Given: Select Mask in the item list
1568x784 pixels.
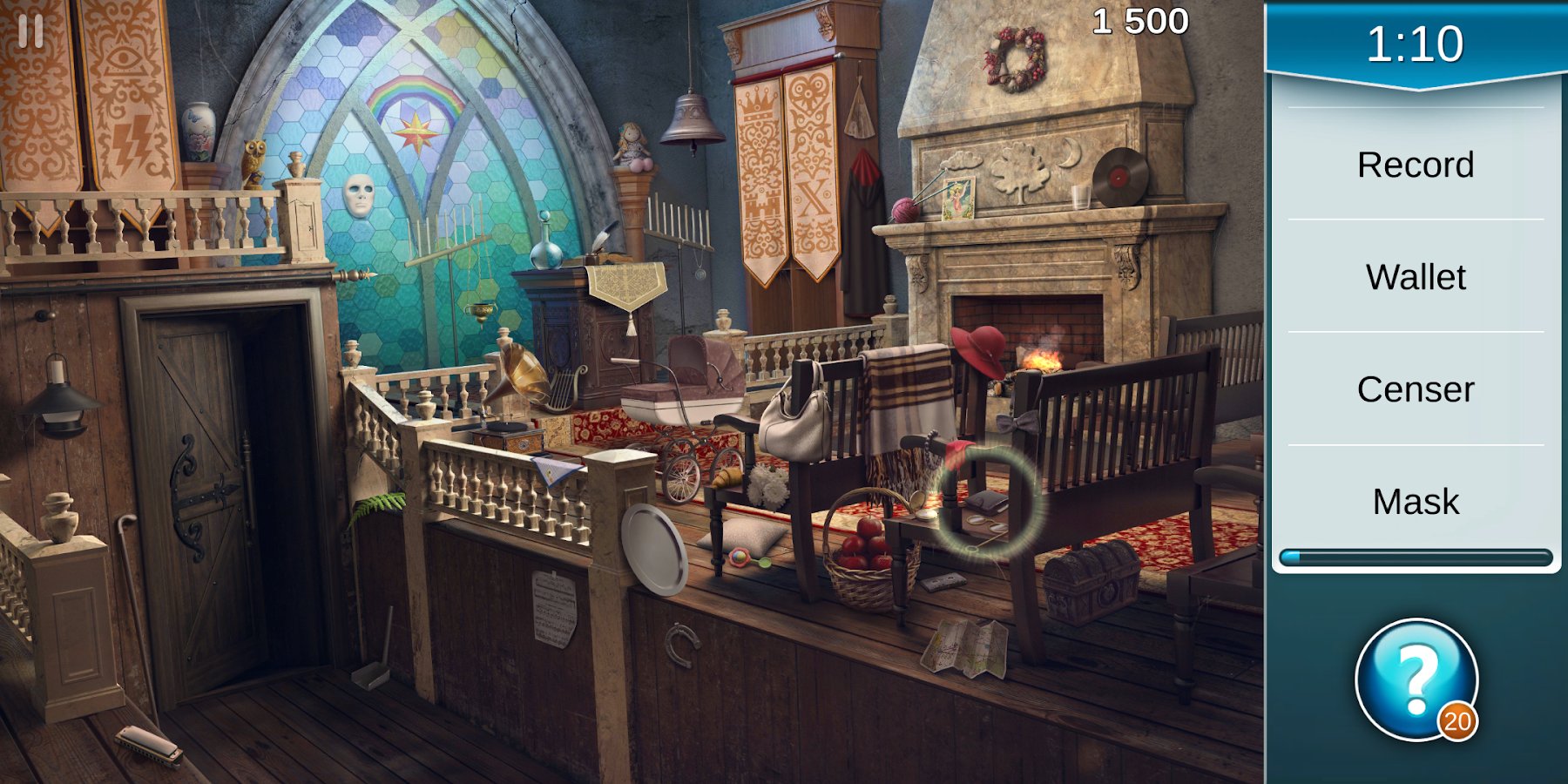Looking at the screenshot, I should pyautogui.click(x=1416, y=502).
